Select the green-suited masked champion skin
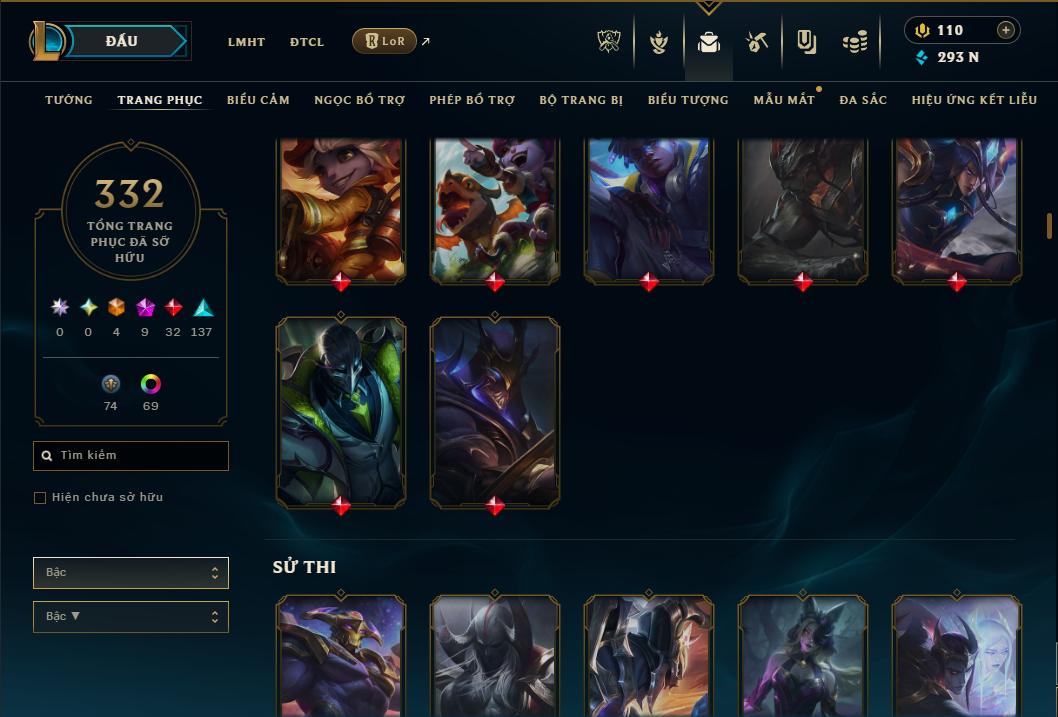This screenshot has height=717, width=1058. click(341, 411)
